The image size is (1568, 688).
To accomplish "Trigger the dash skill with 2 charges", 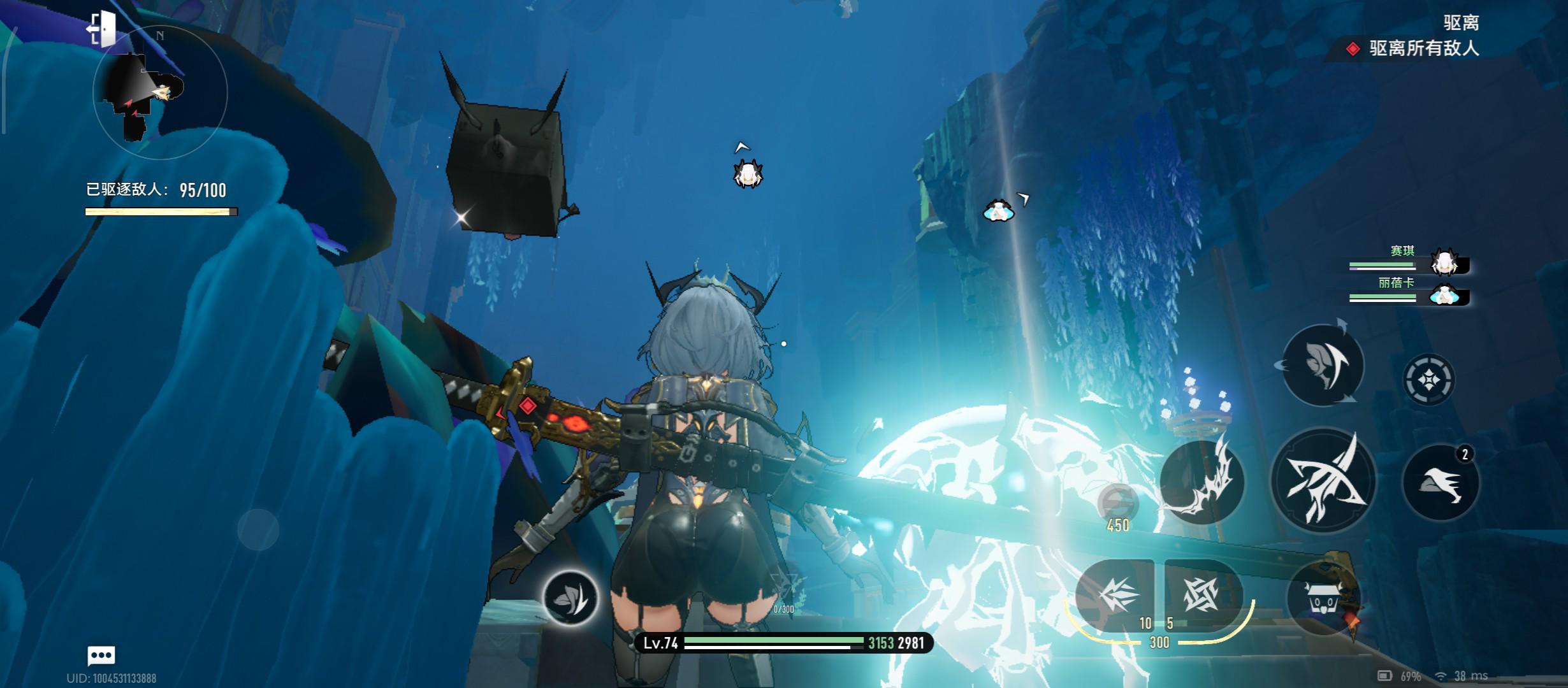I will click(x=1441, y=482).
